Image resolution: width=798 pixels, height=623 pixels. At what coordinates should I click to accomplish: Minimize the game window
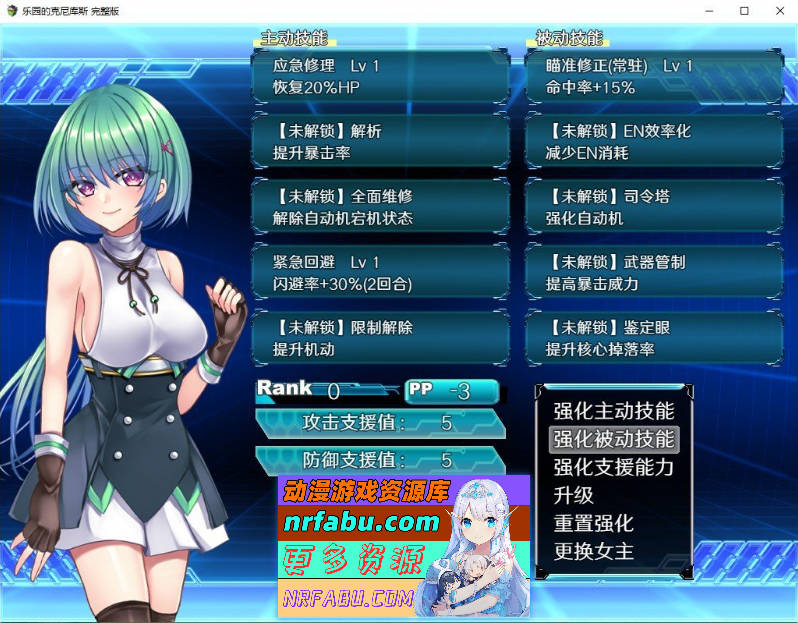(x=712, y=10)
